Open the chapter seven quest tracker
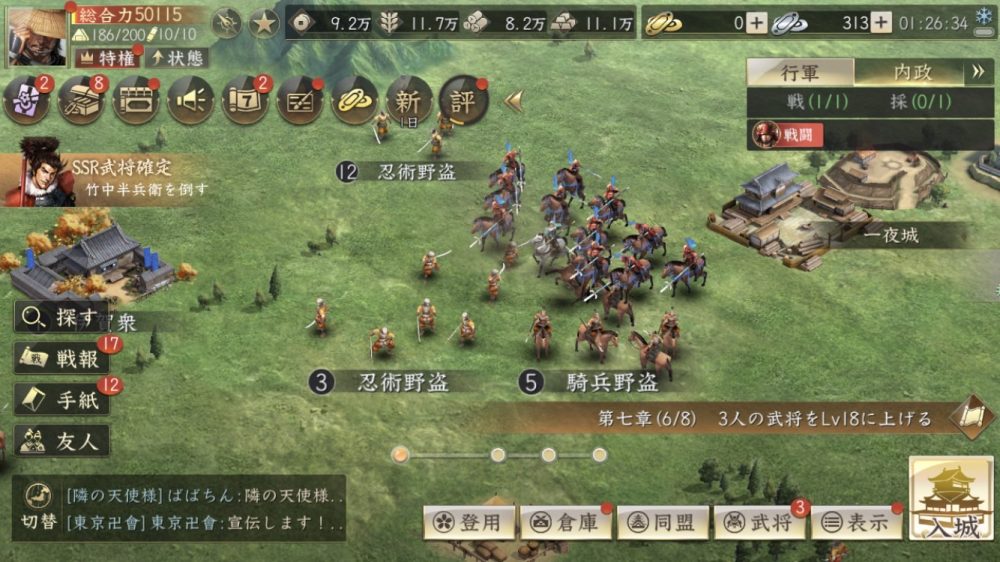The height and width of the screenshot is (562, 1000). pos(770,418)
